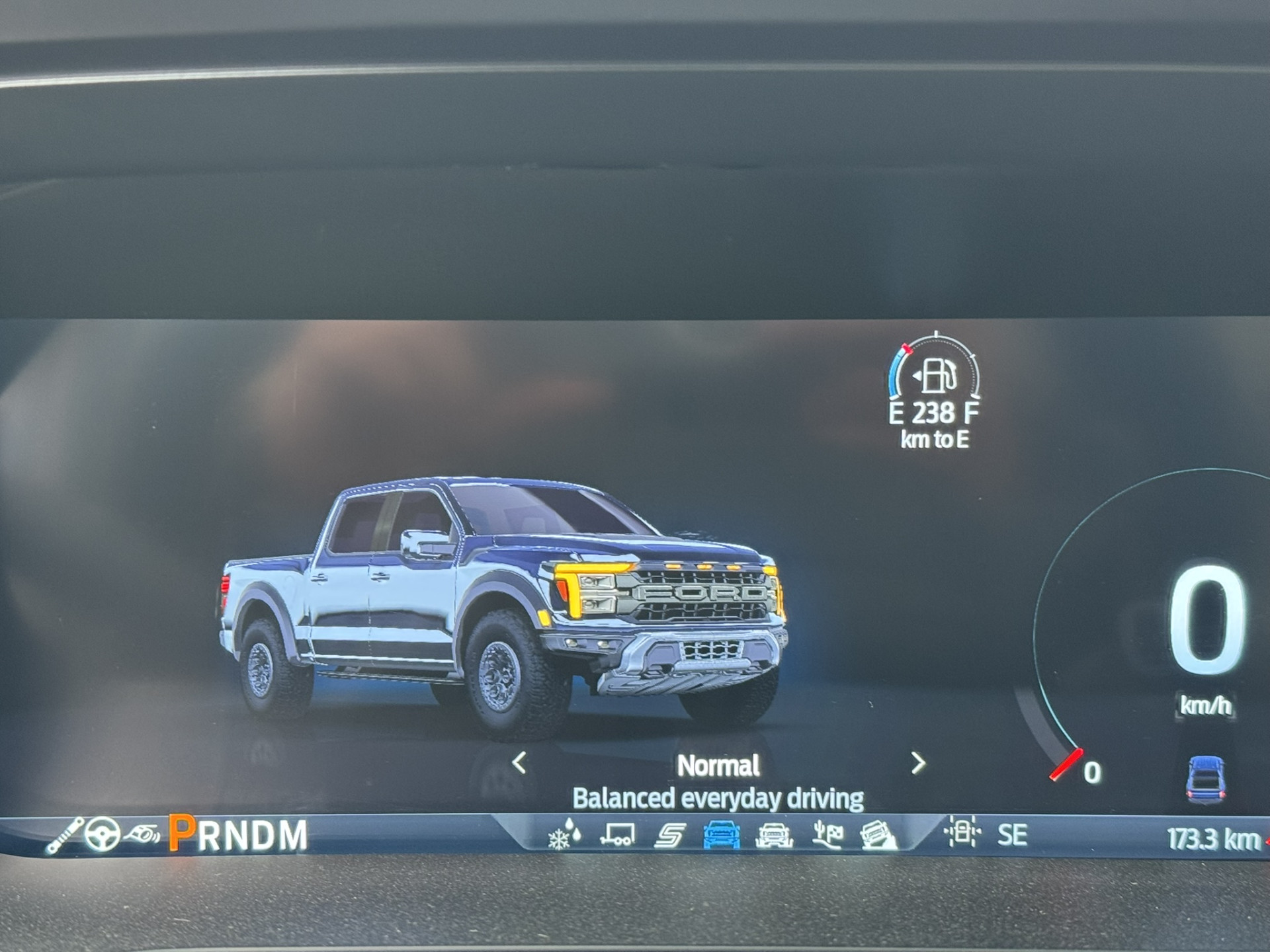
Task: Select the previous drive mode arrow
Action: pyautogui.click(x=520, y=763)
